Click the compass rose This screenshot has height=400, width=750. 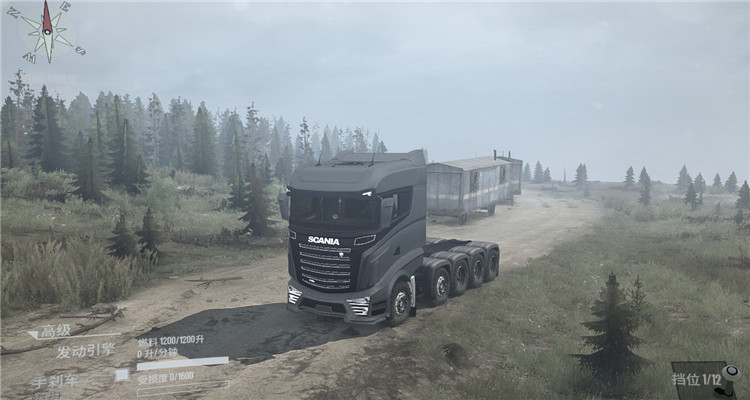46,31
